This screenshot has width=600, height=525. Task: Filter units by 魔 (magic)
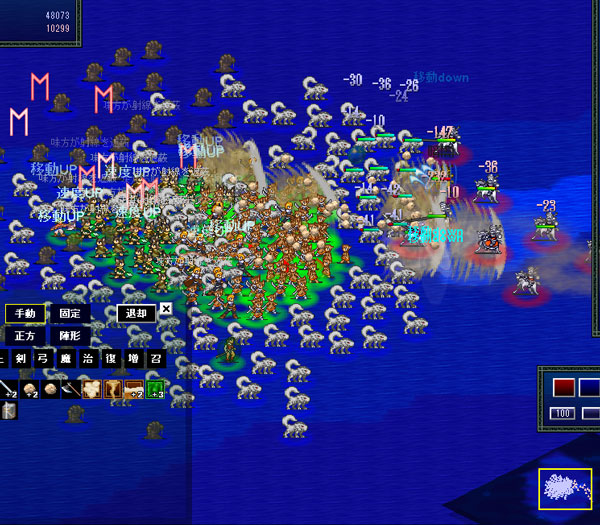coord(64,360)
